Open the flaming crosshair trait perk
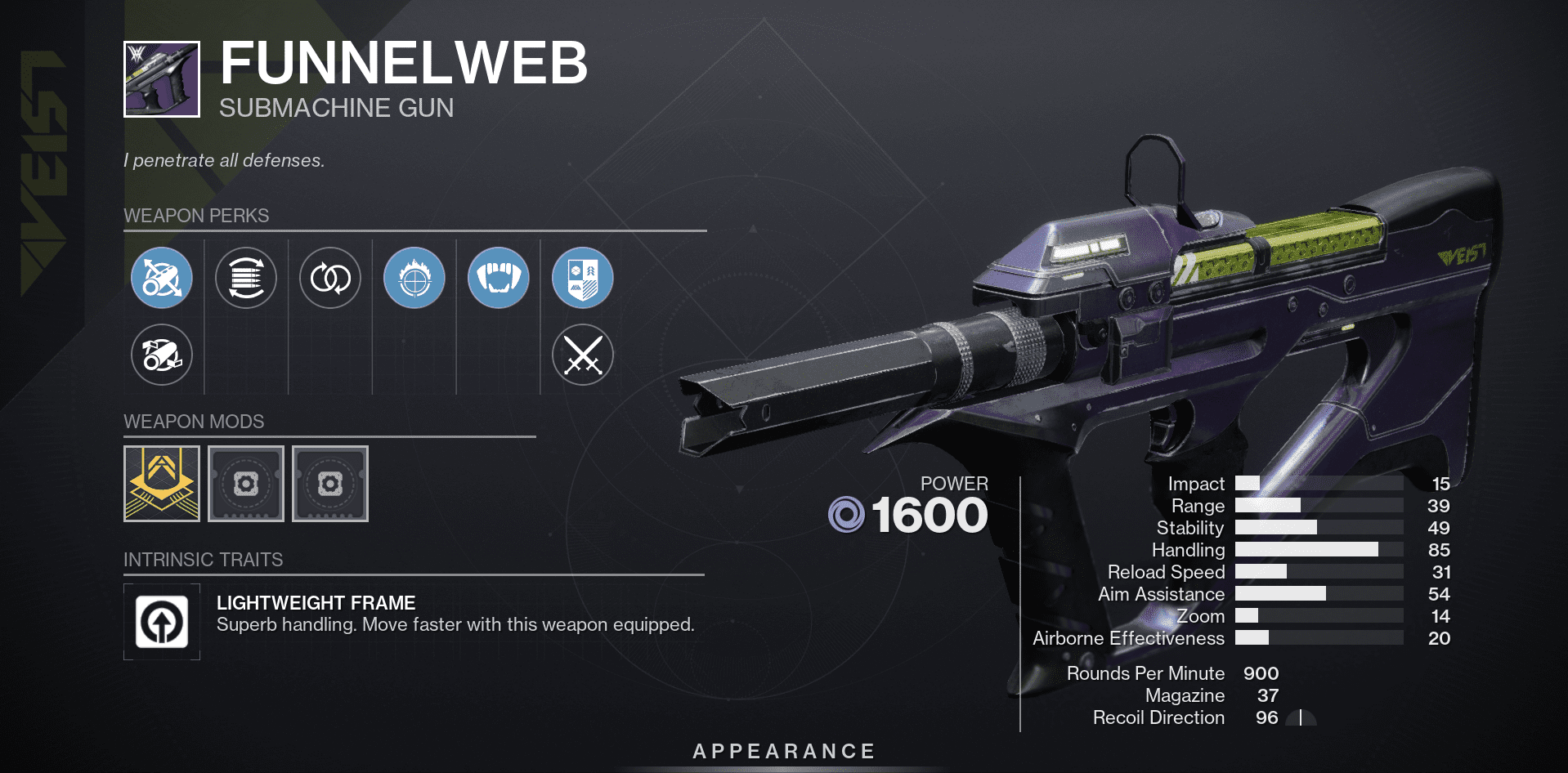This screenshot has width=1568, height=773. tap(414, 278)
